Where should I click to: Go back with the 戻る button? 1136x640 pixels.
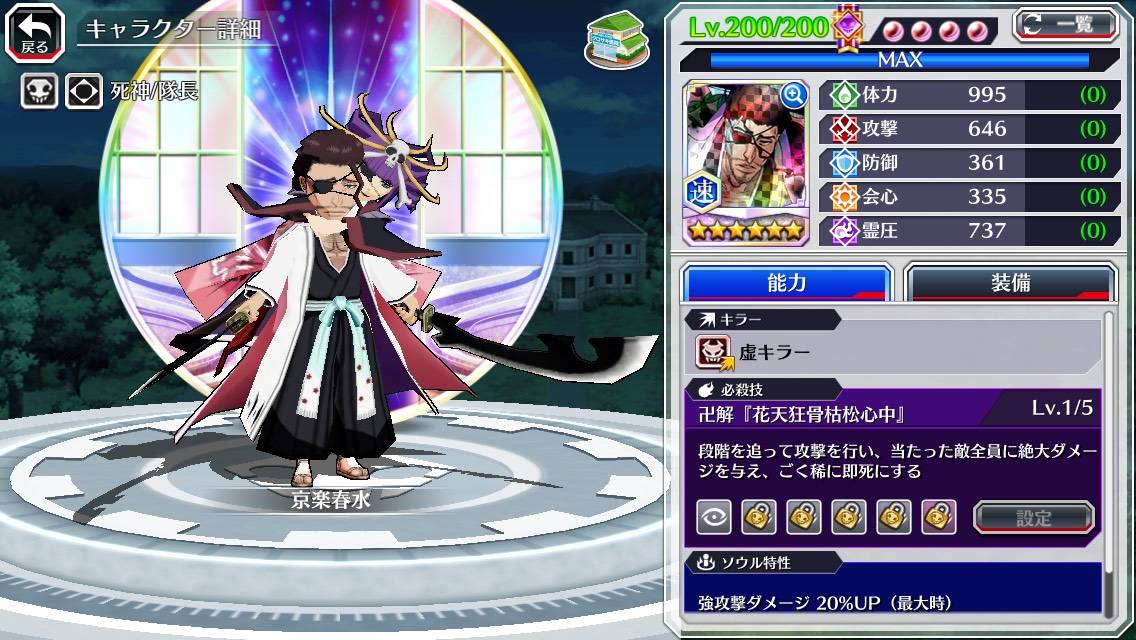34,31
